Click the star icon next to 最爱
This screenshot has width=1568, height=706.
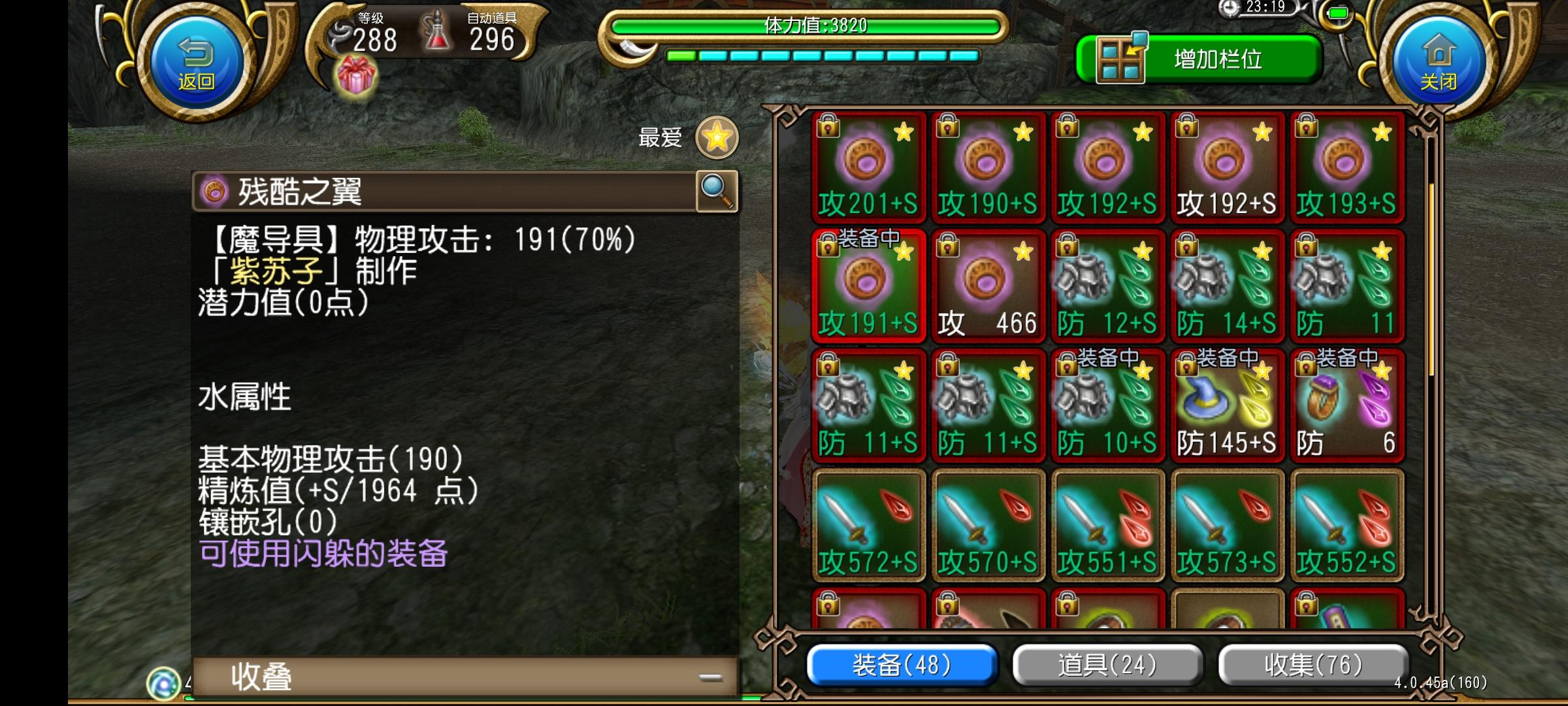pos(717,137)
